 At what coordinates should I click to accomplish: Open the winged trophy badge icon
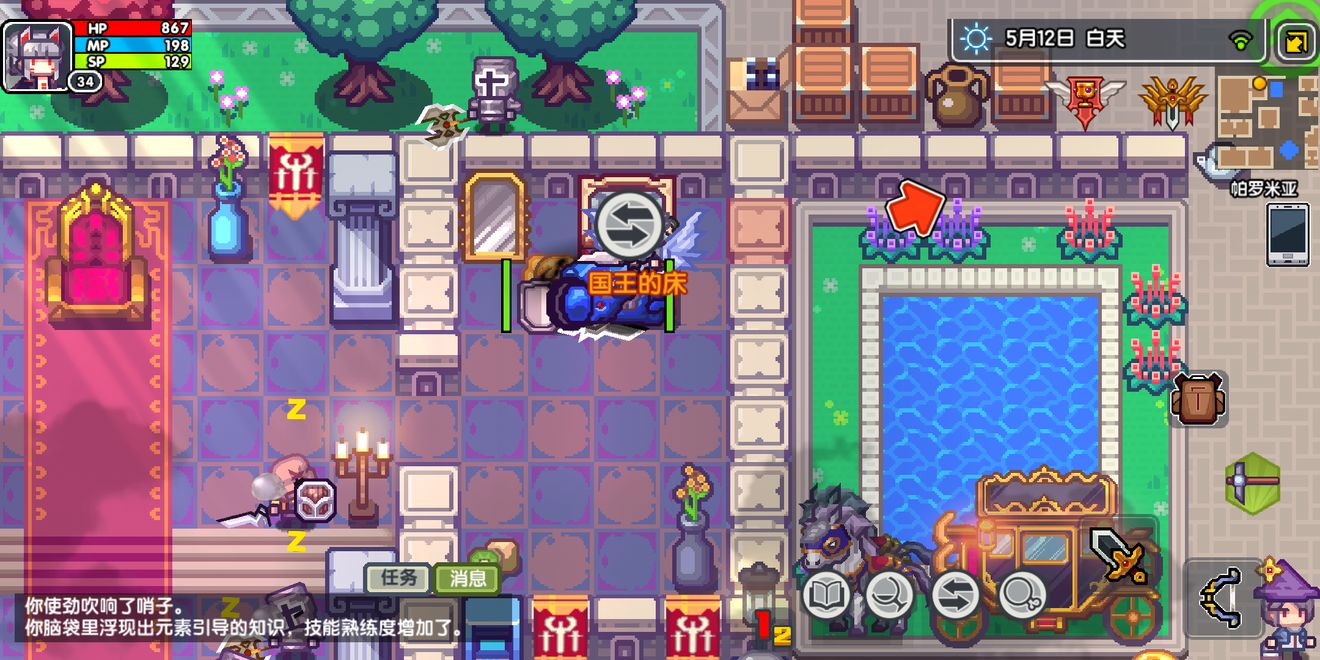click(x=1085, y=102)
